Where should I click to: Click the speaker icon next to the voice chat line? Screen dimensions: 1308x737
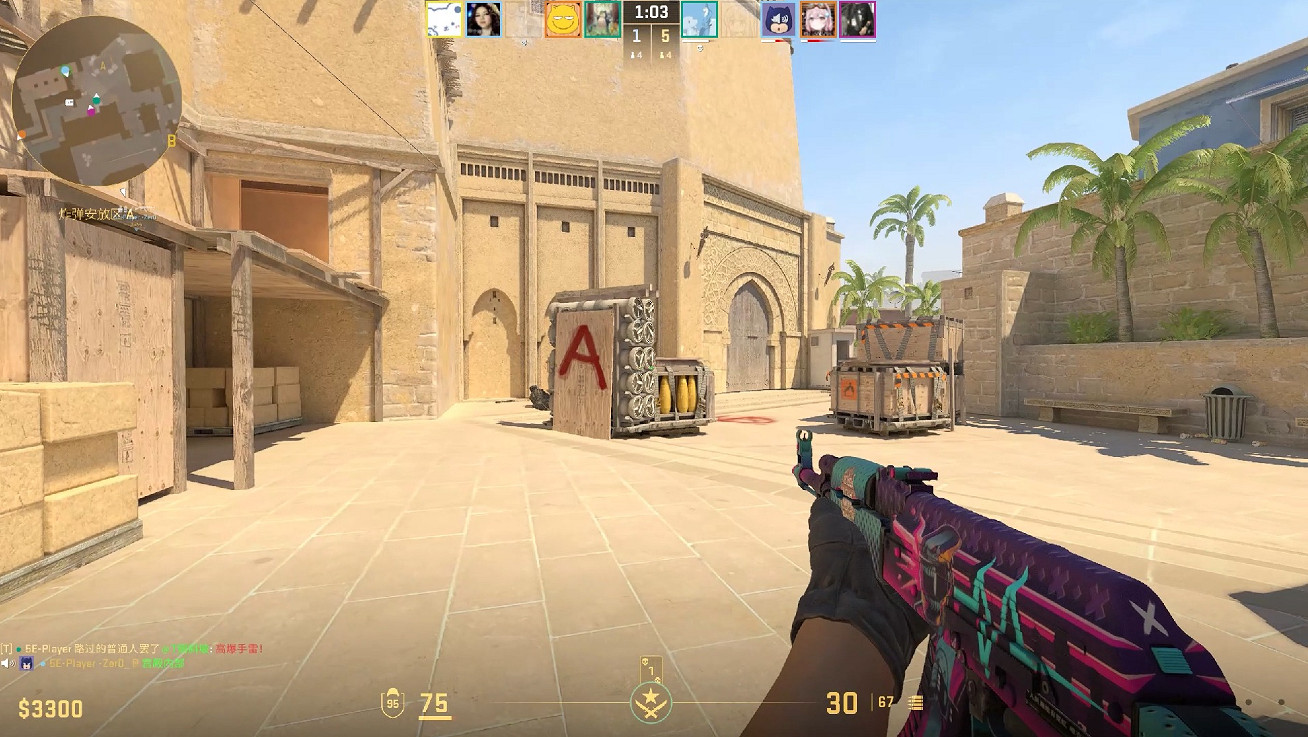coord(6,661)
